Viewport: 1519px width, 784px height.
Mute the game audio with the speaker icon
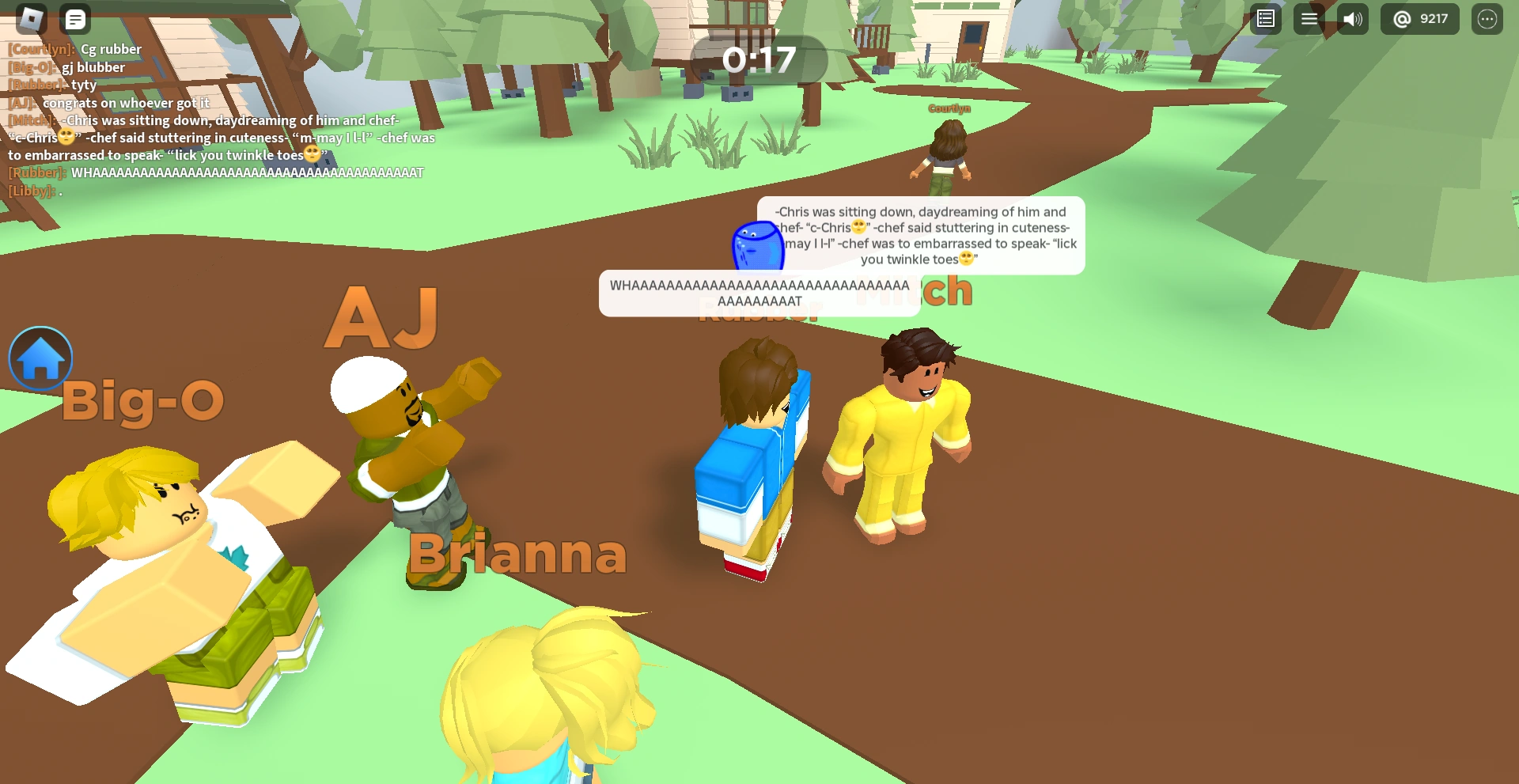1353,18
